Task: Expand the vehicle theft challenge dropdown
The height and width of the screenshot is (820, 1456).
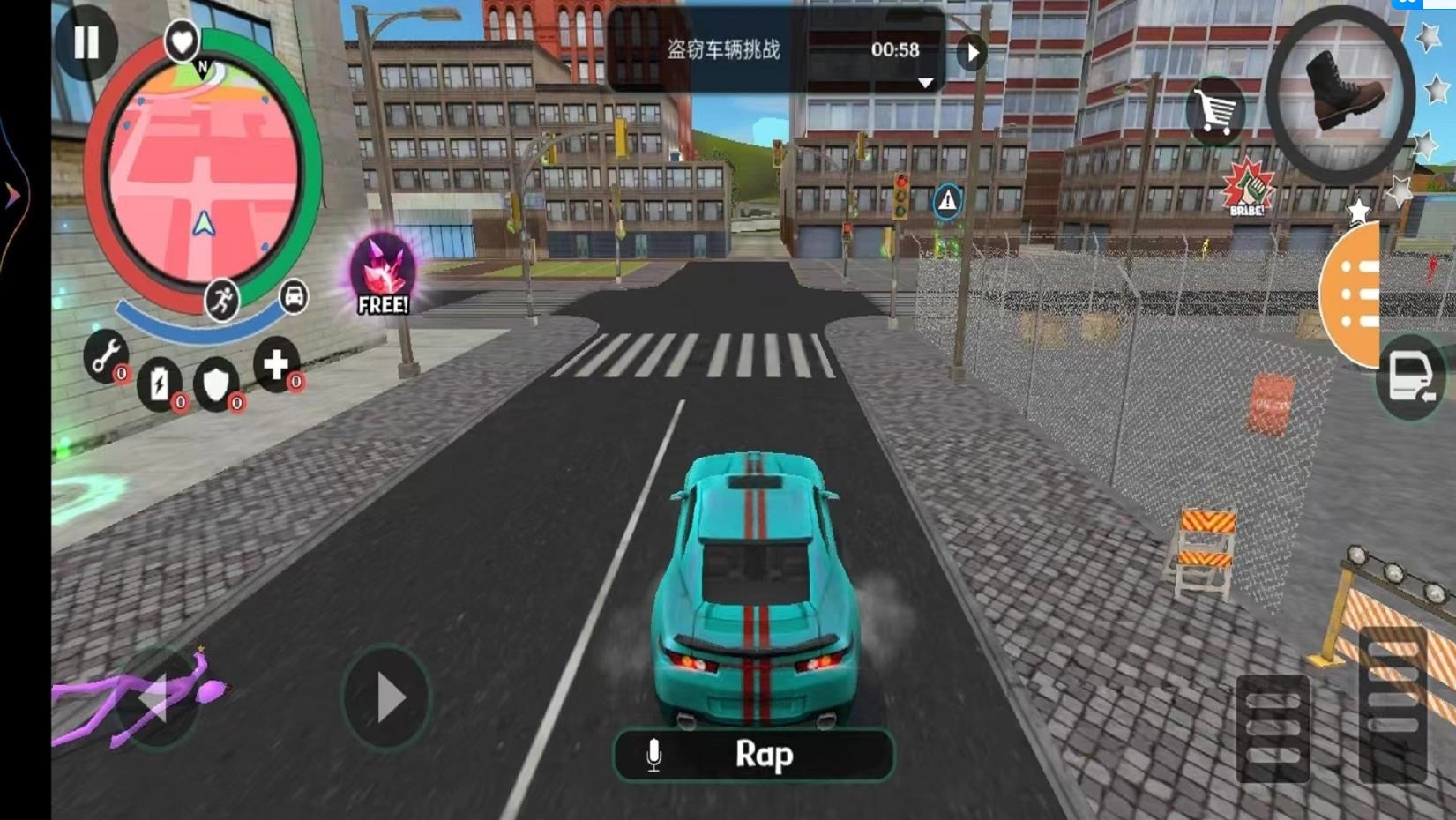Action: (925, 83)
